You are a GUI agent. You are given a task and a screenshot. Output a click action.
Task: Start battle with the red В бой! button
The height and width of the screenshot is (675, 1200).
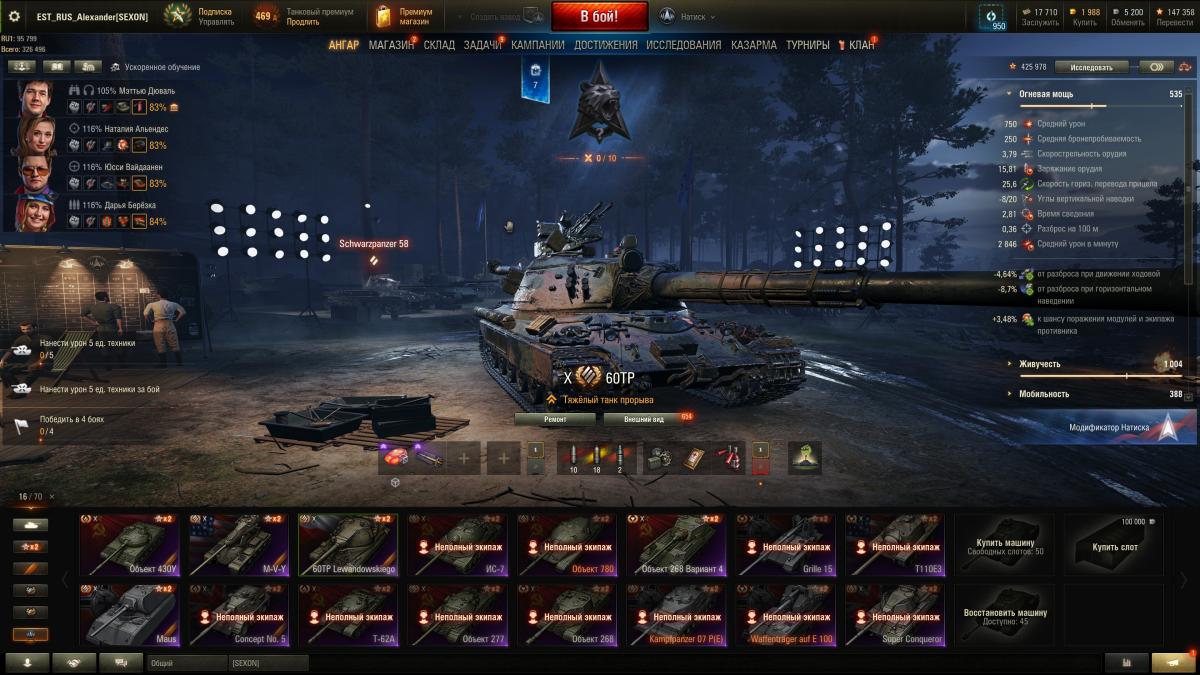coord(599,16)
